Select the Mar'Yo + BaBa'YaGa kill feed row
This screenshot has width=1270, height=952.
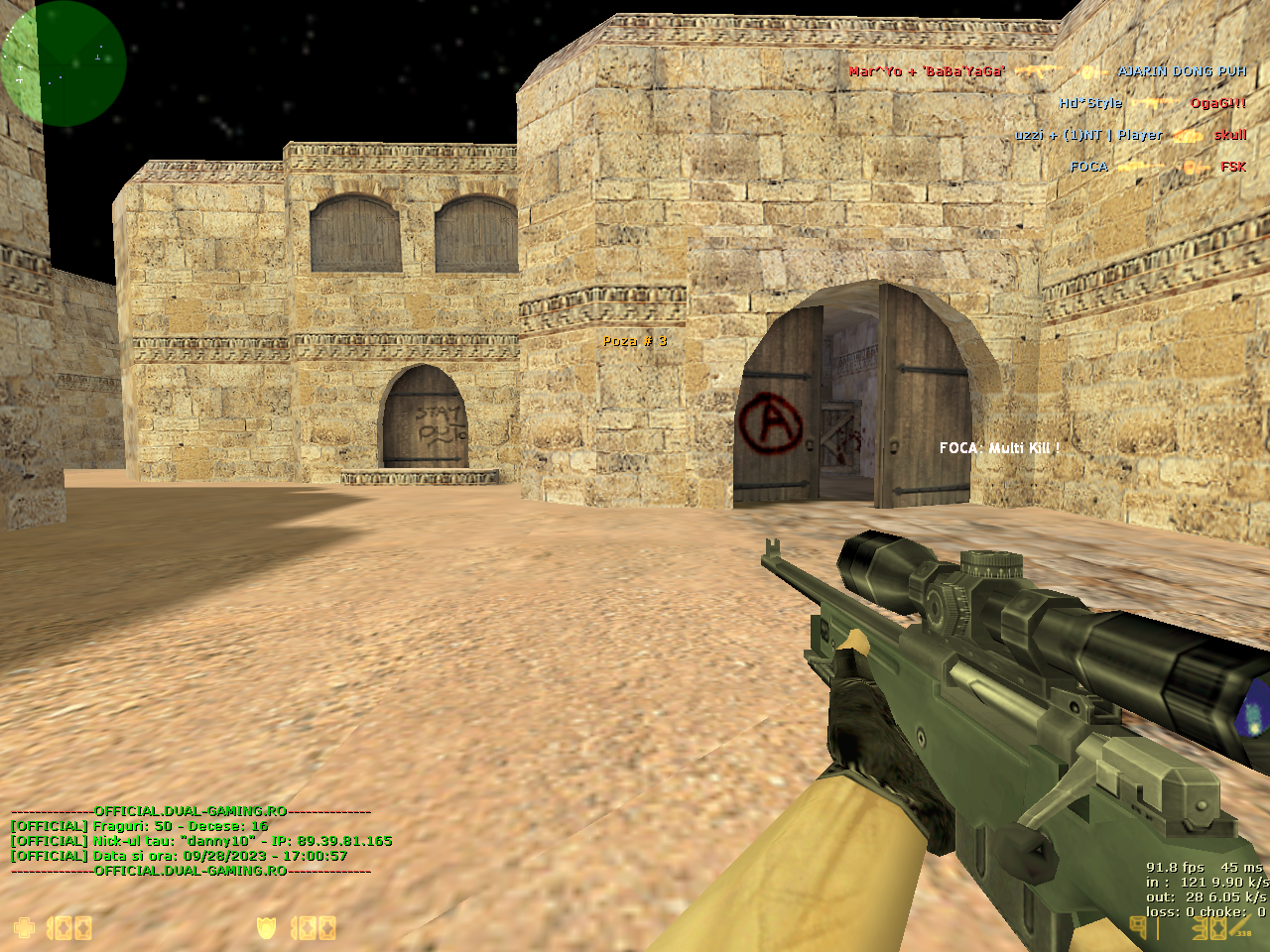tap(1047, 71)
